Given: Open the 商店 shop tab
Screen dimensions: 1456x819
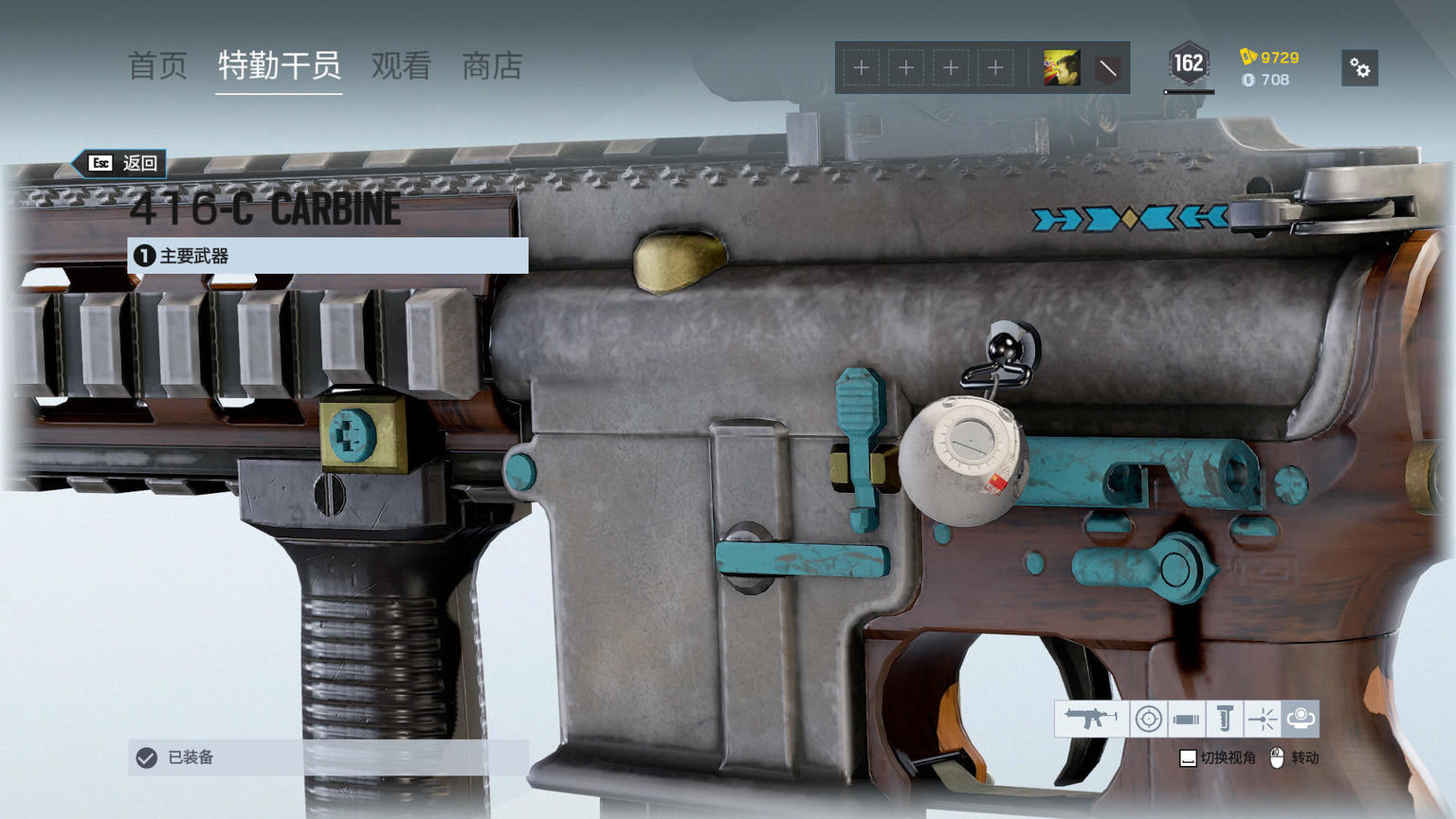Looking at the screenshot, I should click(x=492, y=66).
